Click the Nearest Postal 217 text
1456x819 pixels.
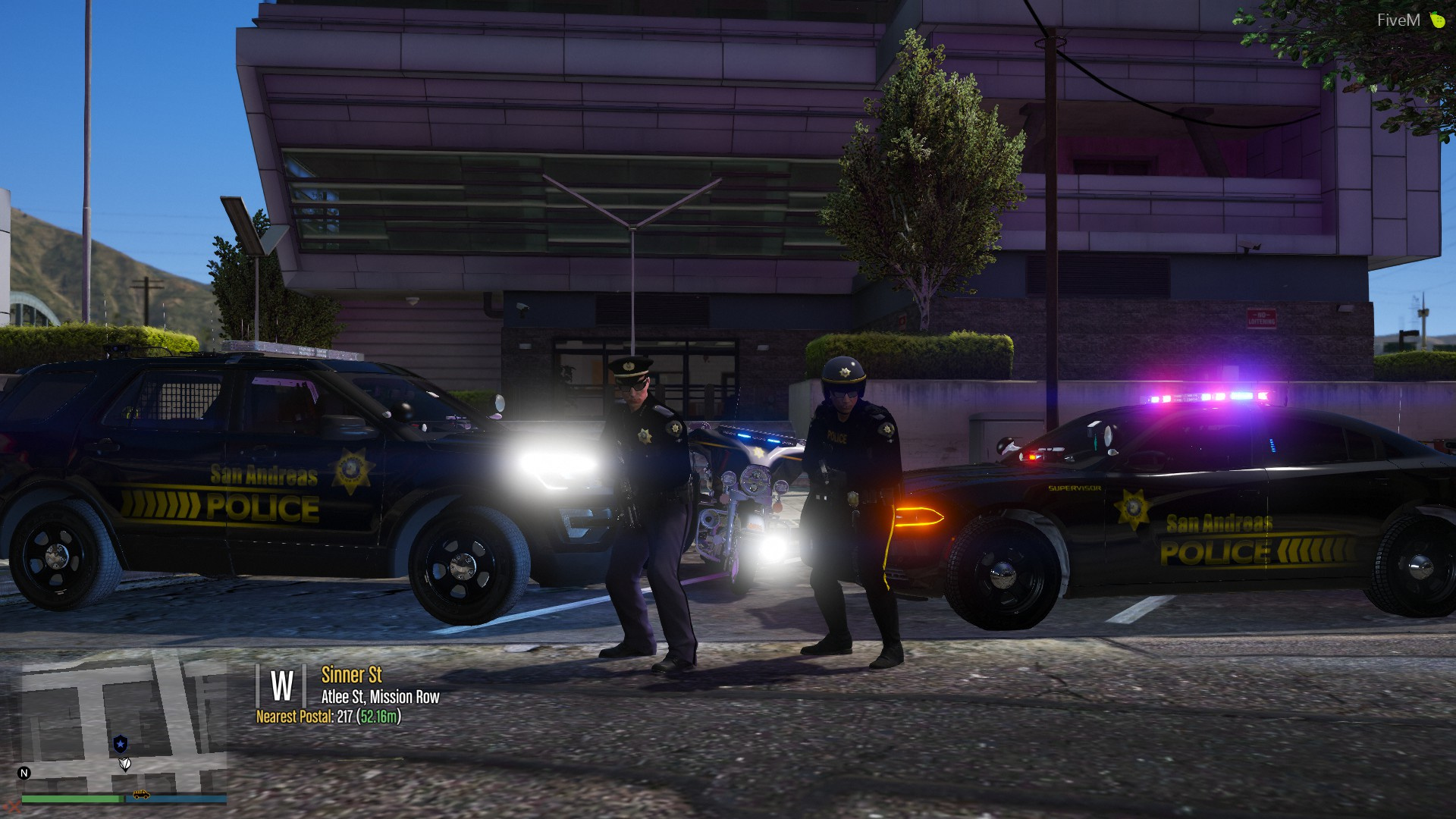pos(330,716)
